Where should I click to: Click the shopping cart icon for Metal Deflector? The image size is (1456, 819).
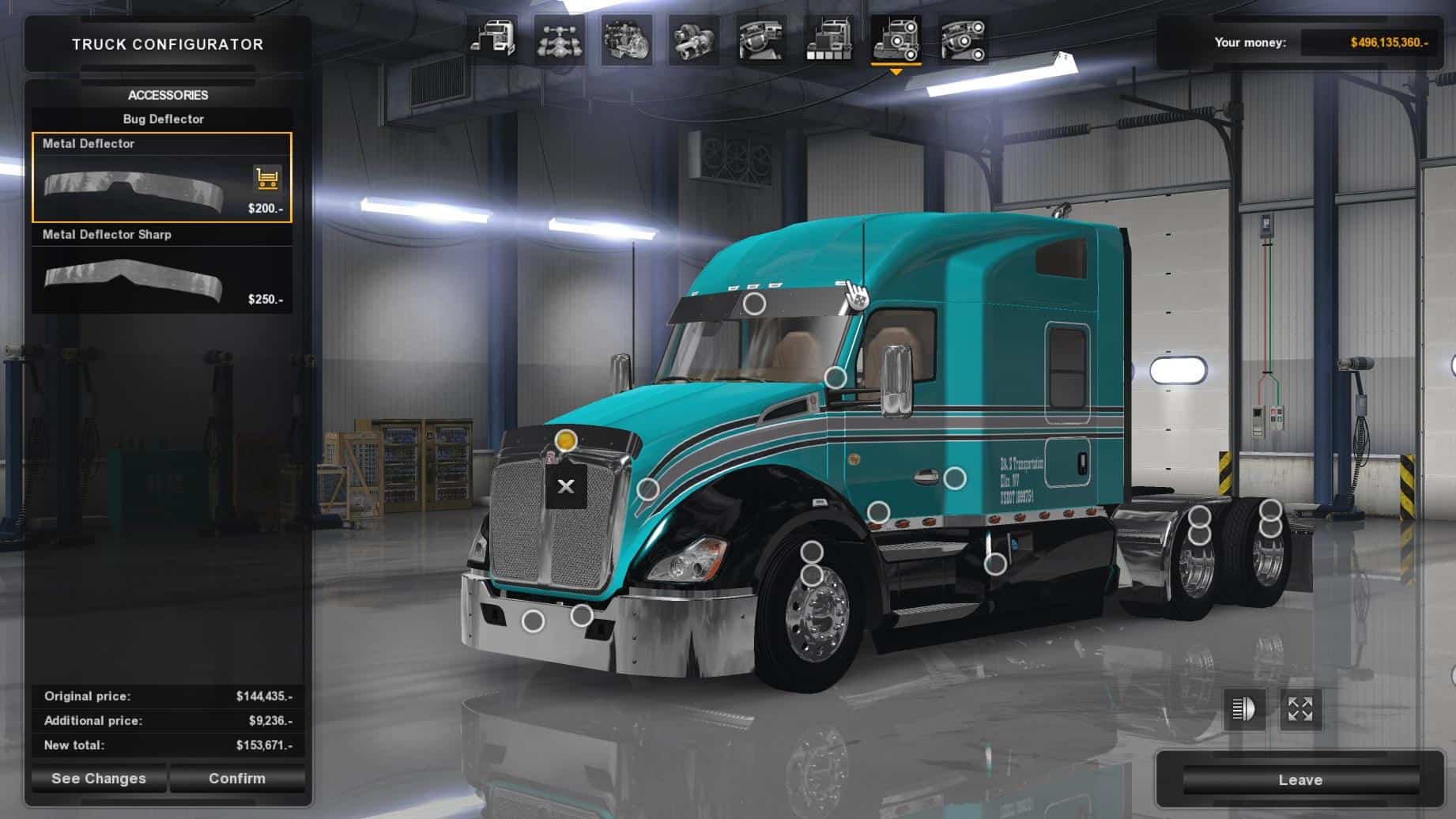click(x=267, y=179)
